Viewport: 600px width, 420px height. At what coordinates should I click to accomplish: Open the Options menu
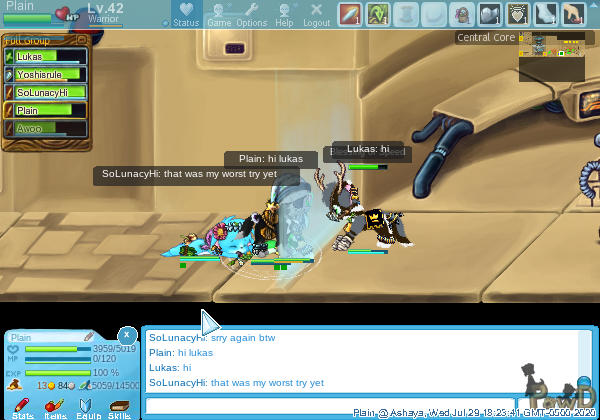[x=252, y=14]
